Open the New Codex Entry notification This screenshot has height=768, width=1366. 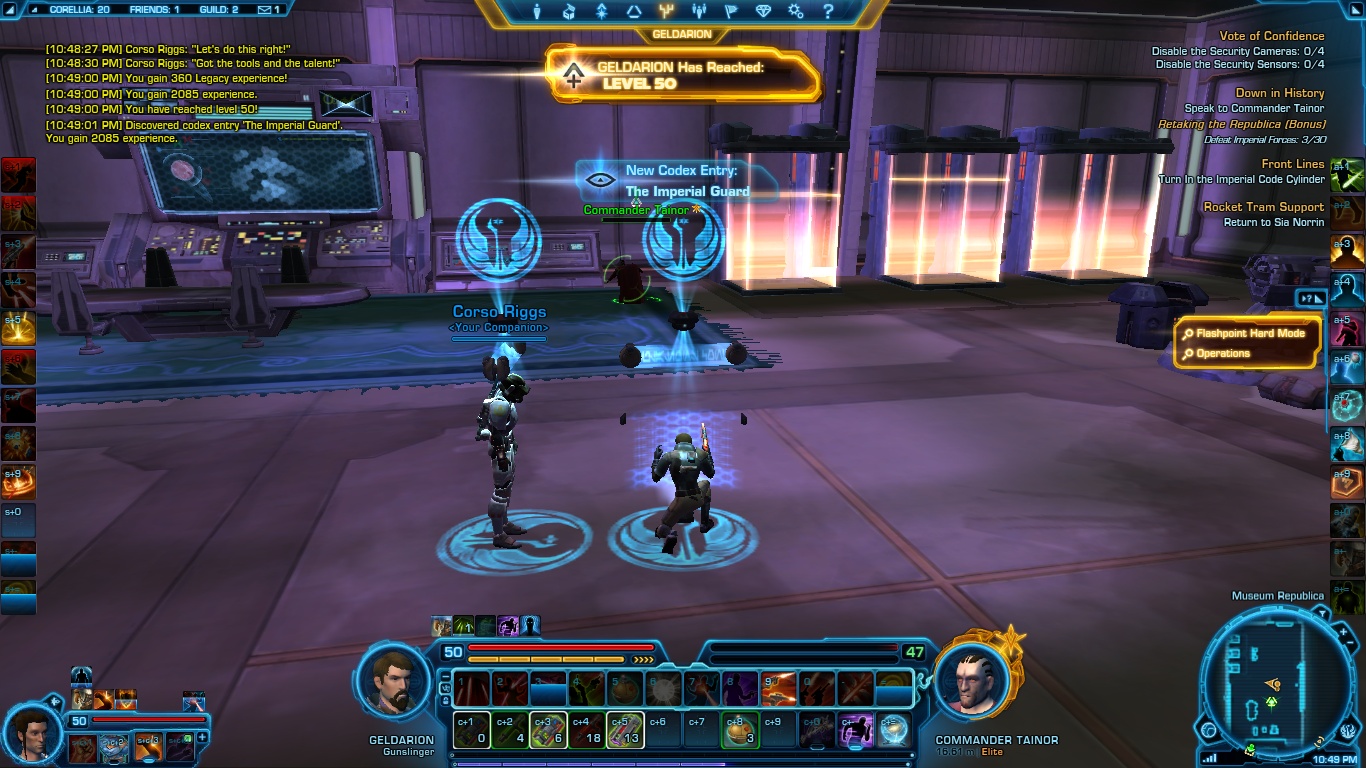click(678, 181)
